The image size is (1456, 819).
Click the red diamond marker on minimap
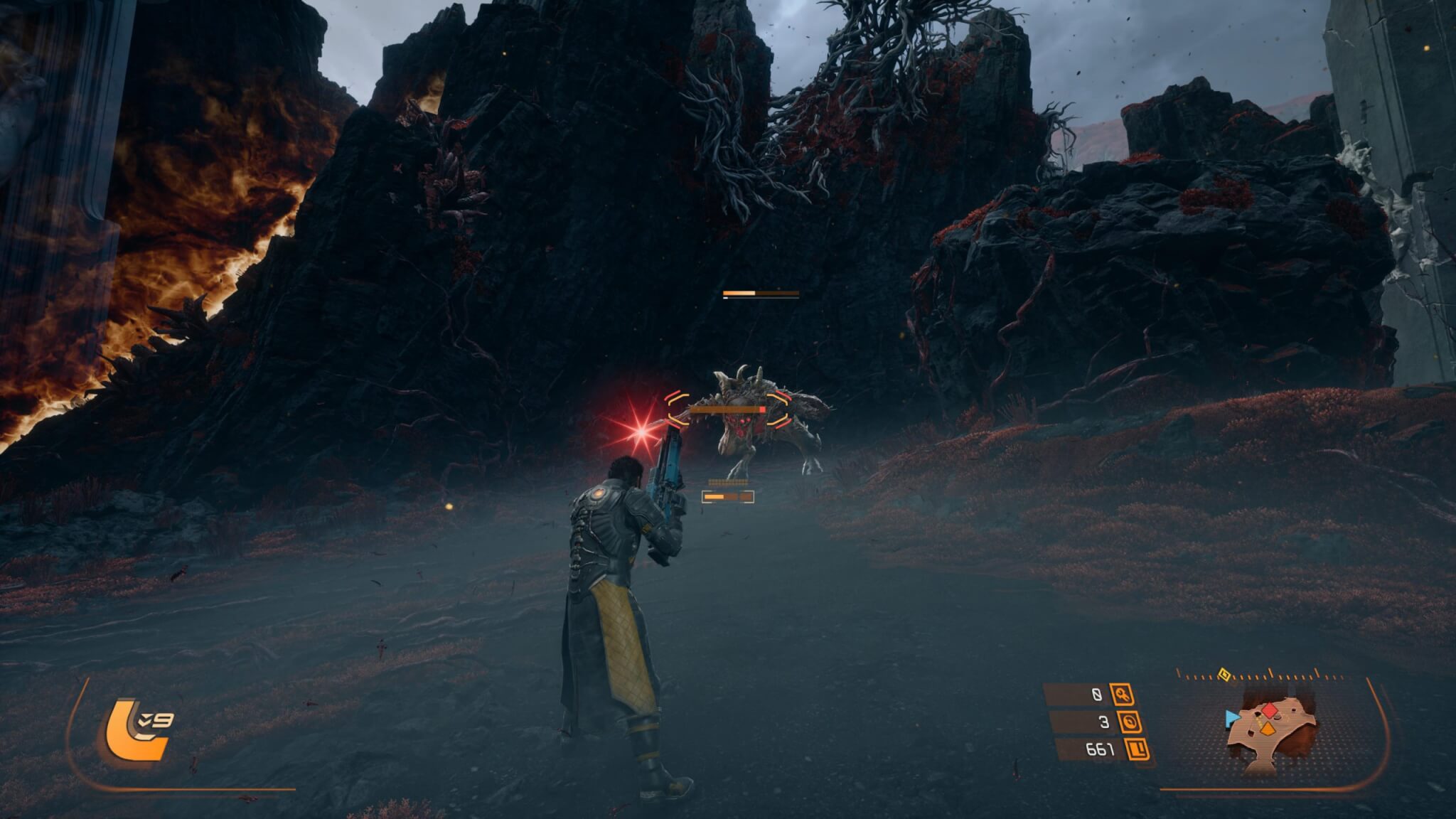1270,710
